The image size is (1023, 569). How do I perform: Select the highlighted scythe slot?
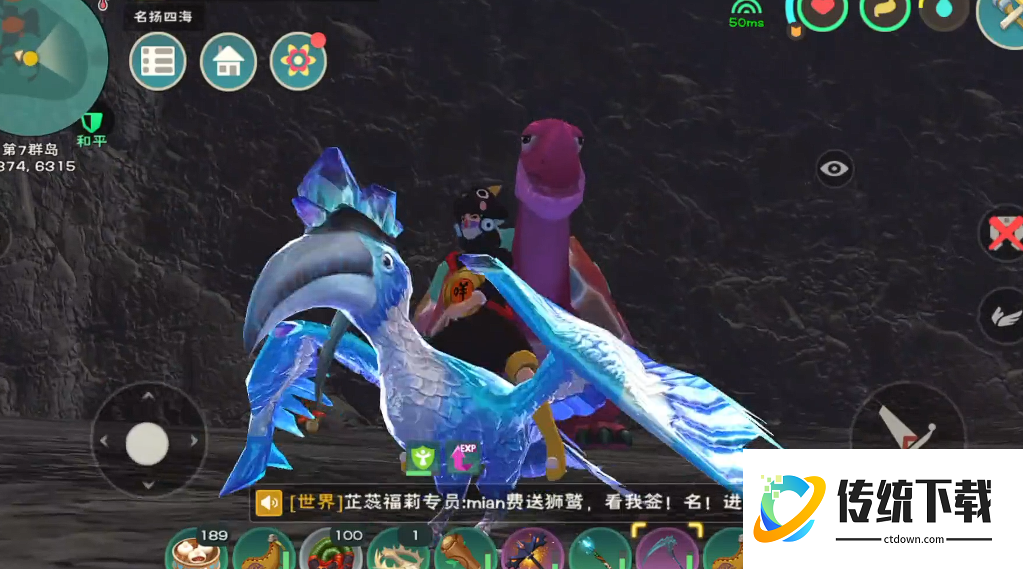[667, 552]
